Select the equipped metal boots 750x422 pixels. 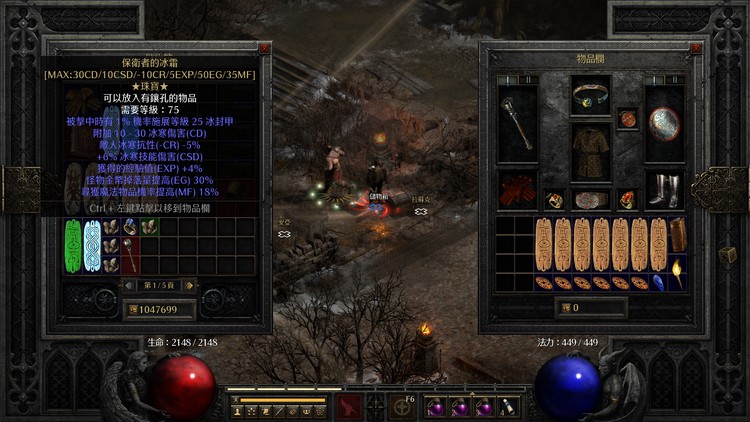click(663, 190)
